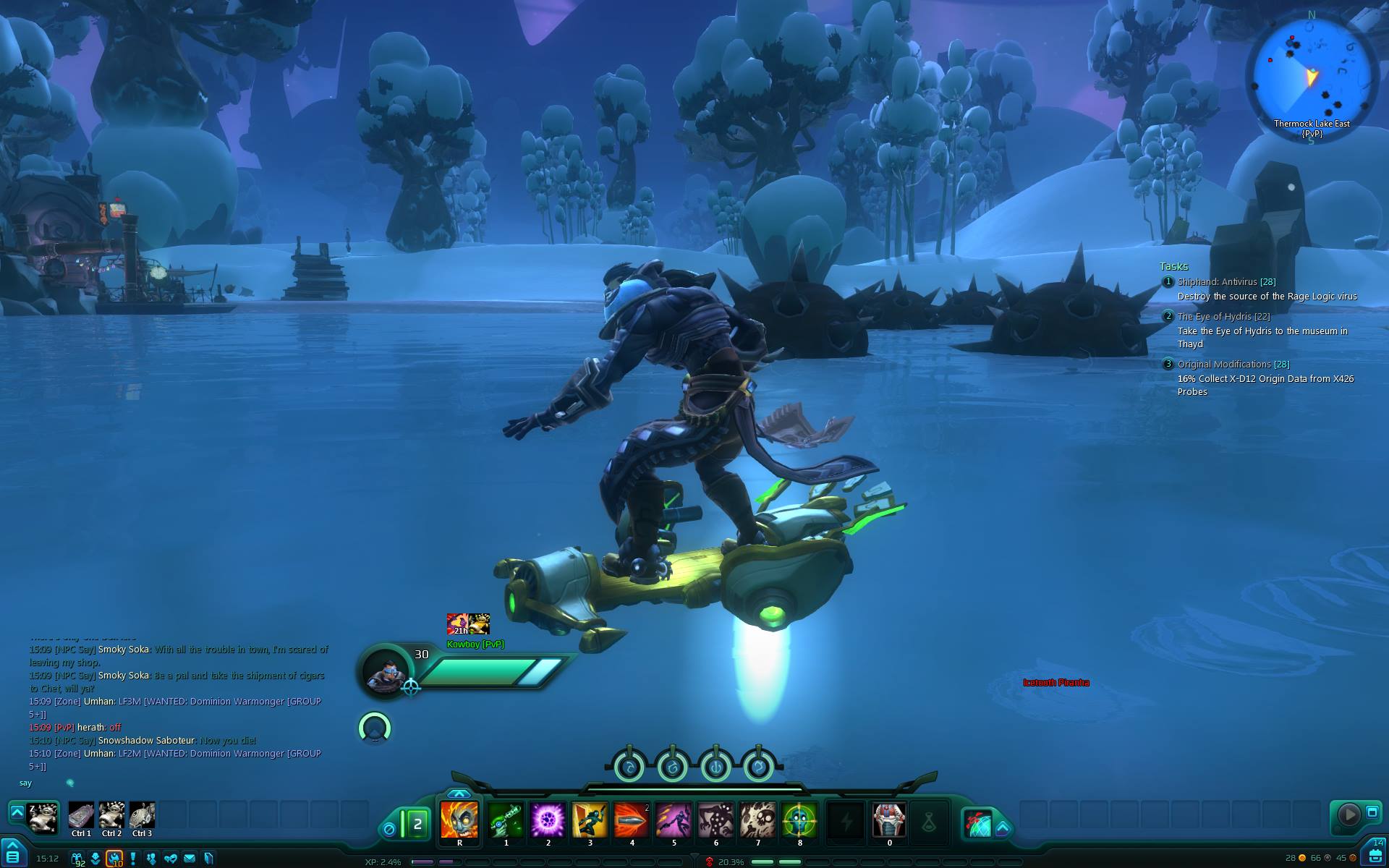Use the green crosshair head ability

pos(799,820)
